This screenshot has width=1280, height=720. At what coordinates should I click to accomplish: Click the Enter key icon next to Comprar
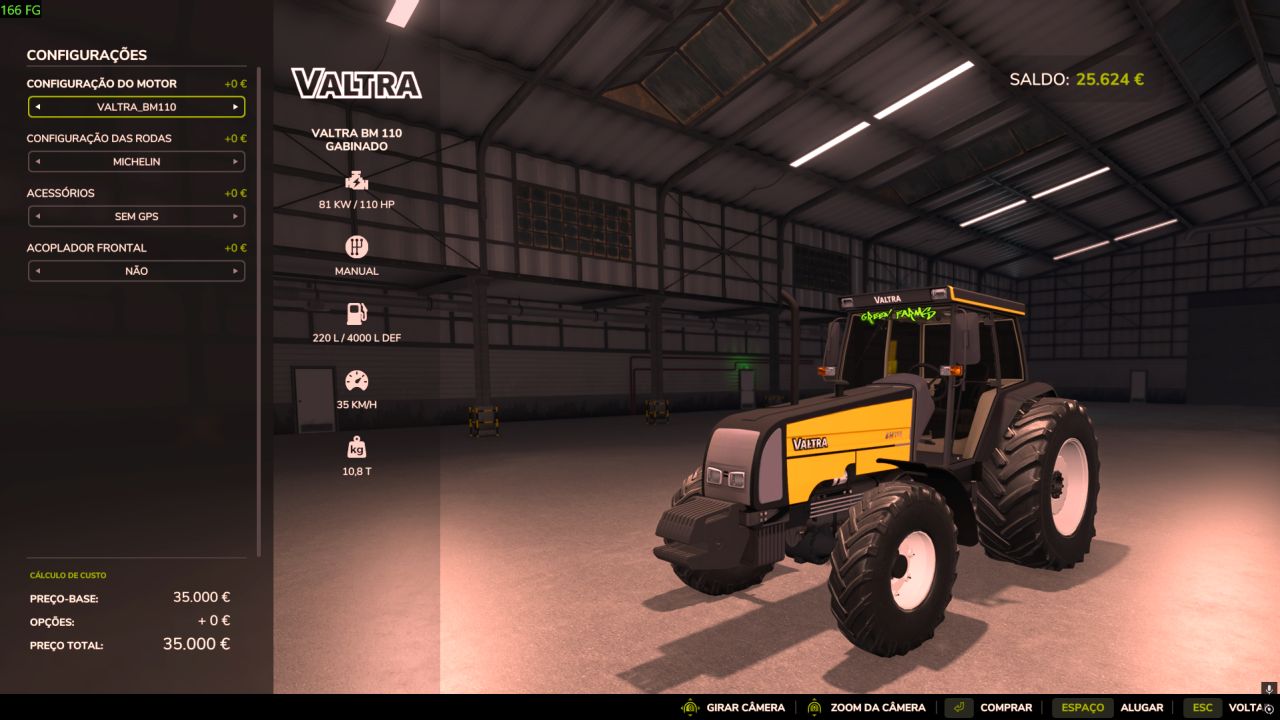pyautogui.click(x=961, y=707)
